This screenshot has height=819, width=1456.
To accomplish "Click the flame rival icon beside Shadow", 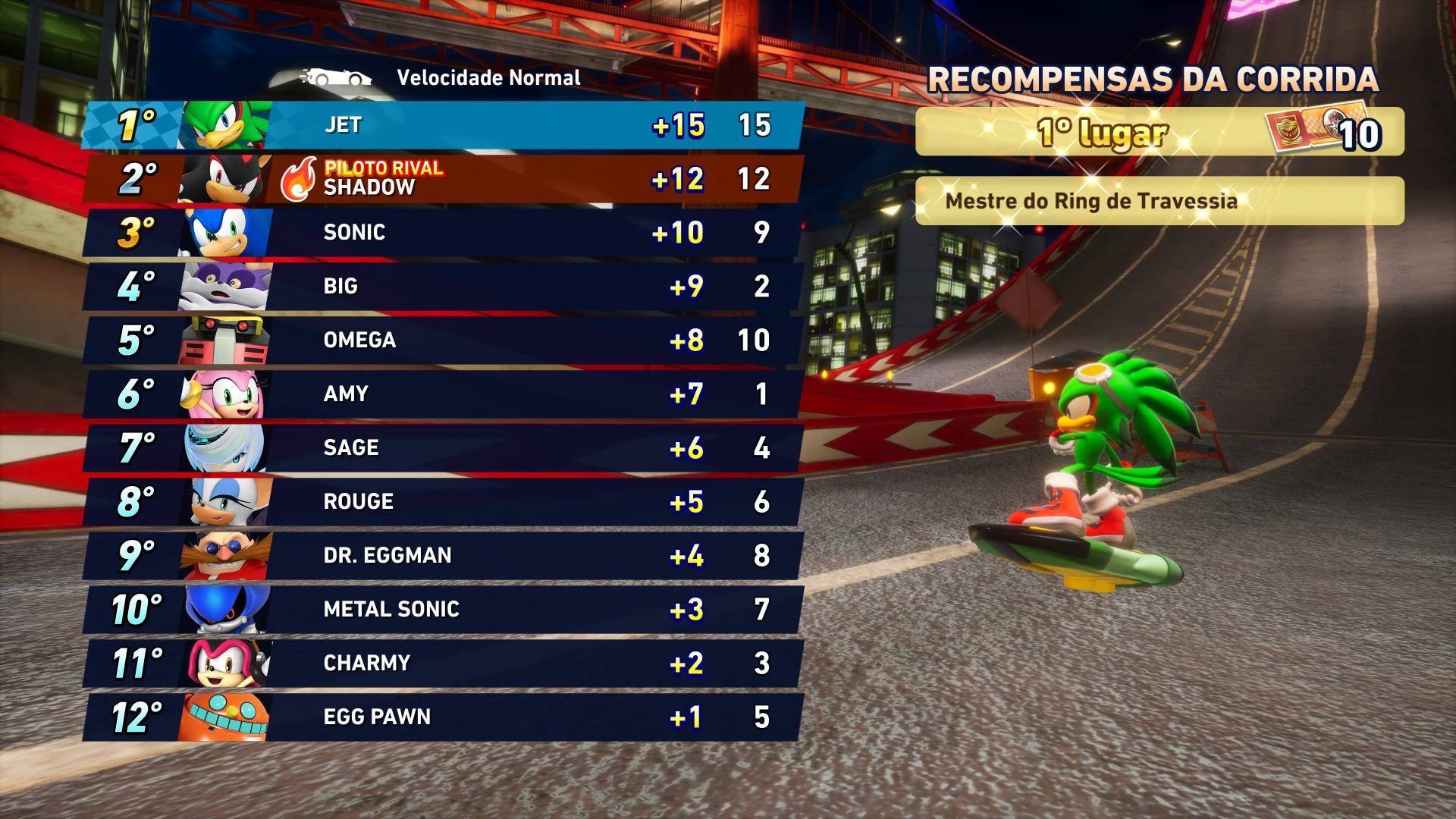I will 298,180.
